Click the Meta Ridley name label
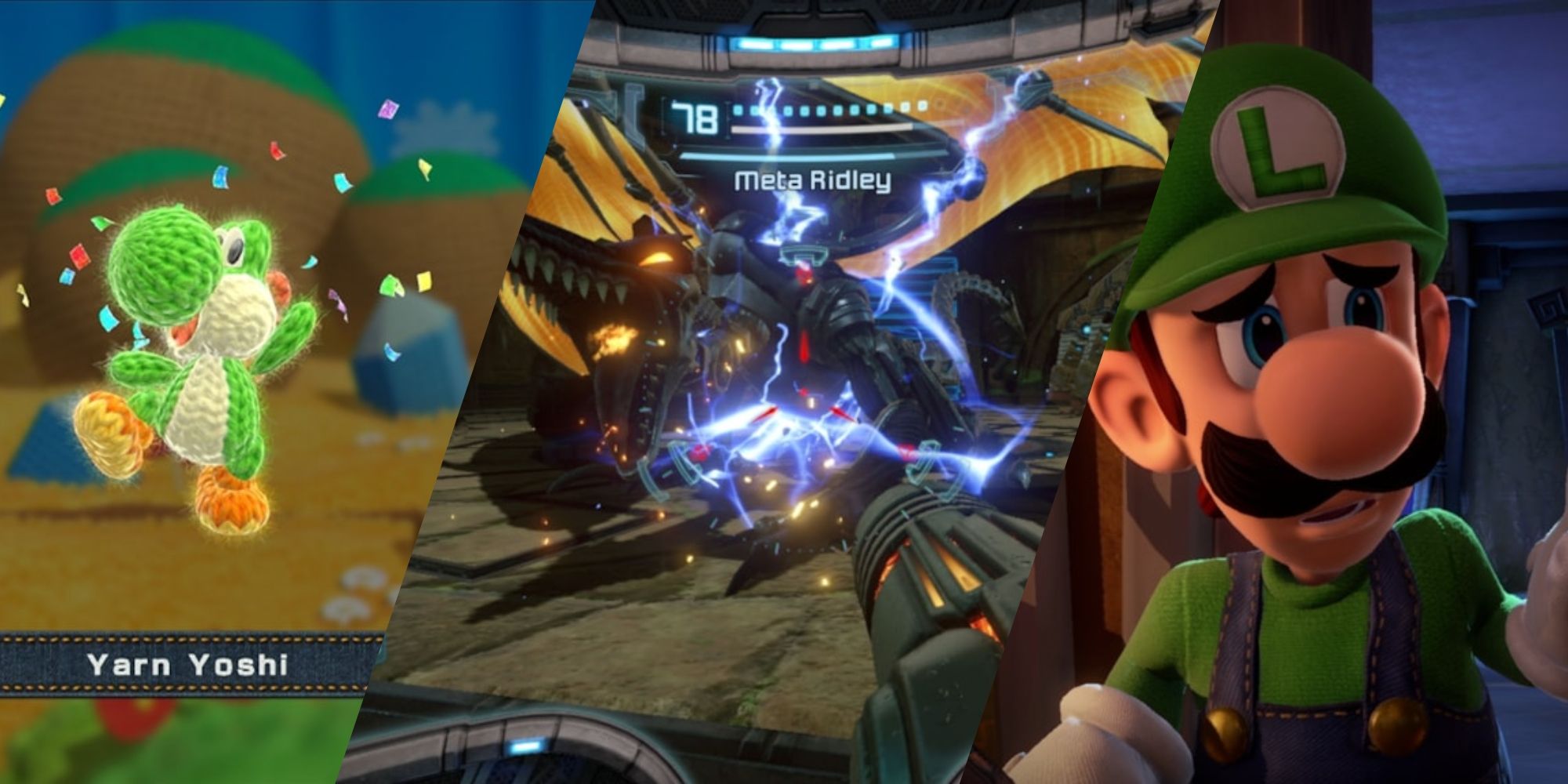 click(x=811, y=180)
